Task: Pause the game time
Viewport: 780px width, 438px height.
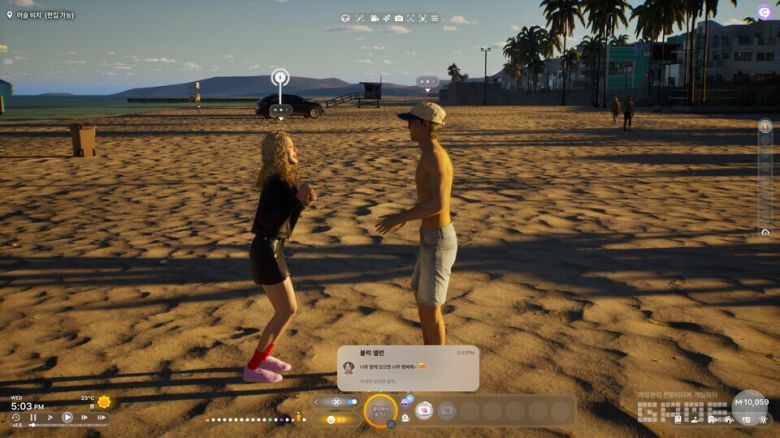Action: pos(33,418)
